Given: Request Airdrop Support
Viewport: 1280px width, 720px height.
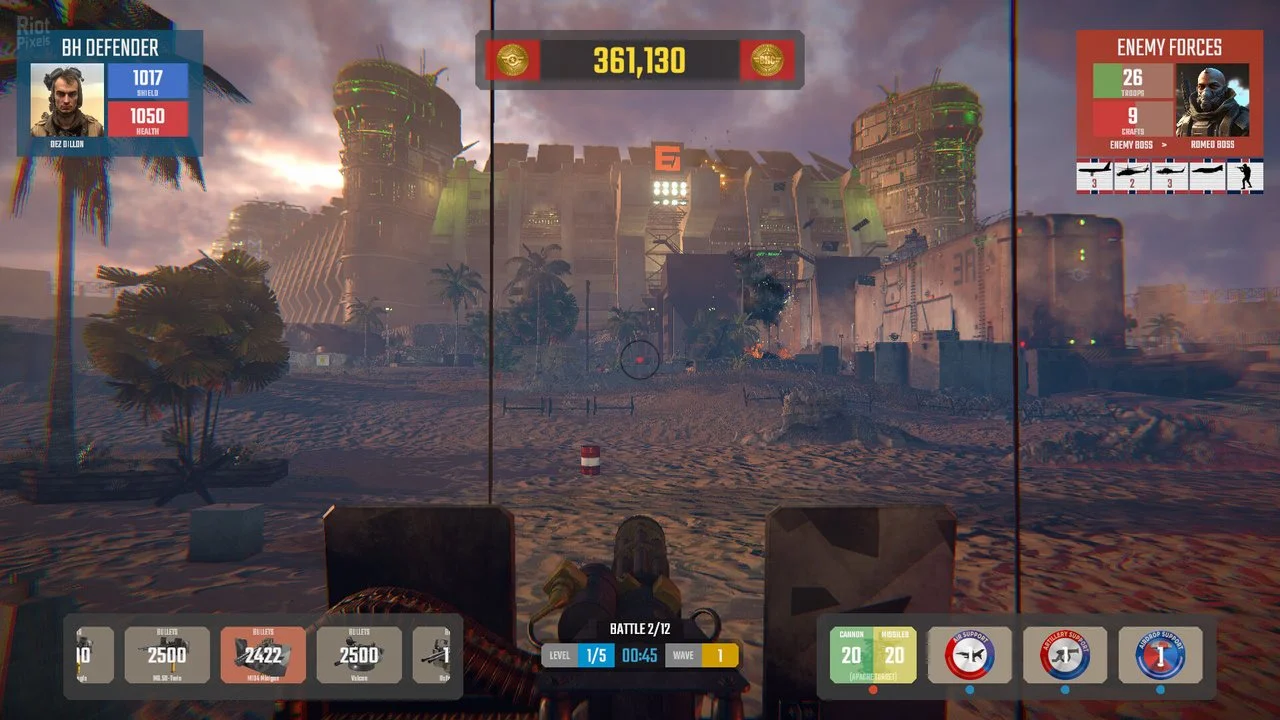Looking at the screenshot, I should pos(1160,655).
